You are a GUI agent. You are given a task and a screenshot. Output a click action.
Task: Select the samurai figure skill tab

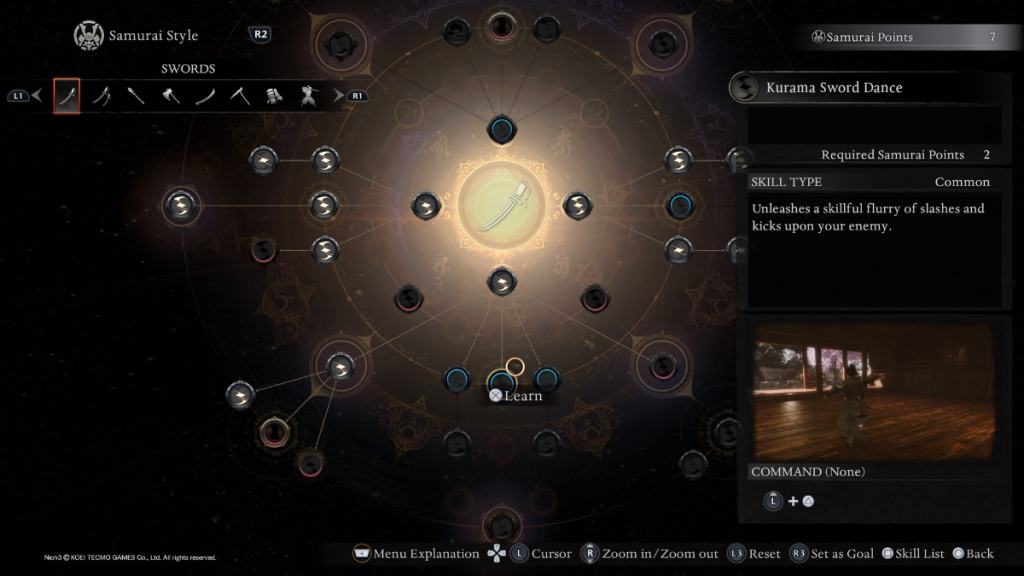307,96
